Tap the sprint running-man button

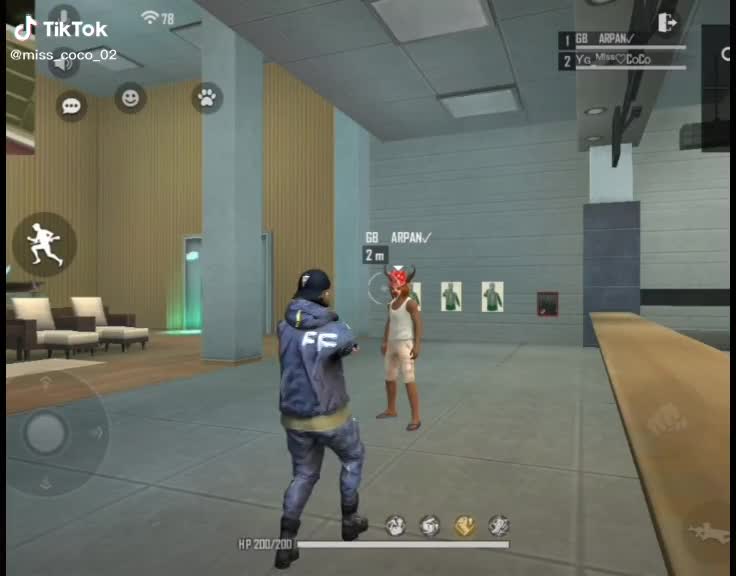coord(44,243)
